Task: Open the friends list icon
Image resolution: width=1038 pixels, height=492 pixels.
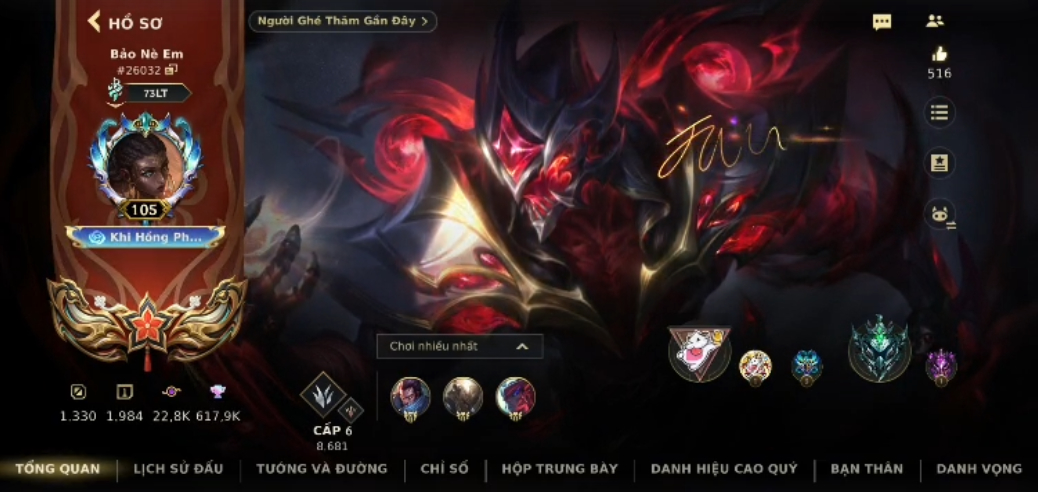Action: pos(935,21)
